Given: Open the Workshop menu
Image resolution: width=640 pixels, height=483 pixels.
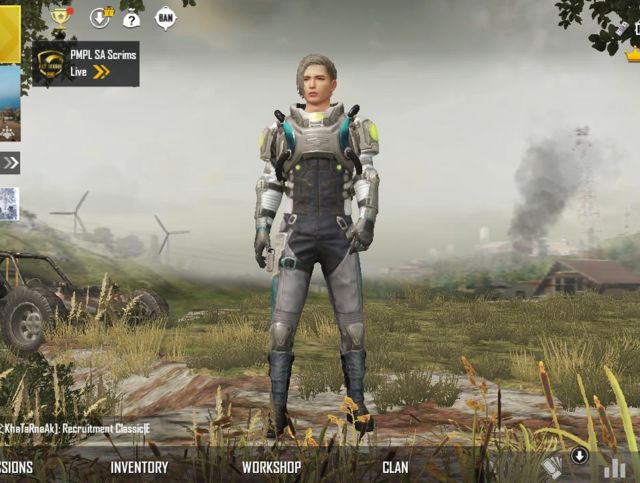Looking at the screenshot, I should pyautogui.click(x=271, y=467).
